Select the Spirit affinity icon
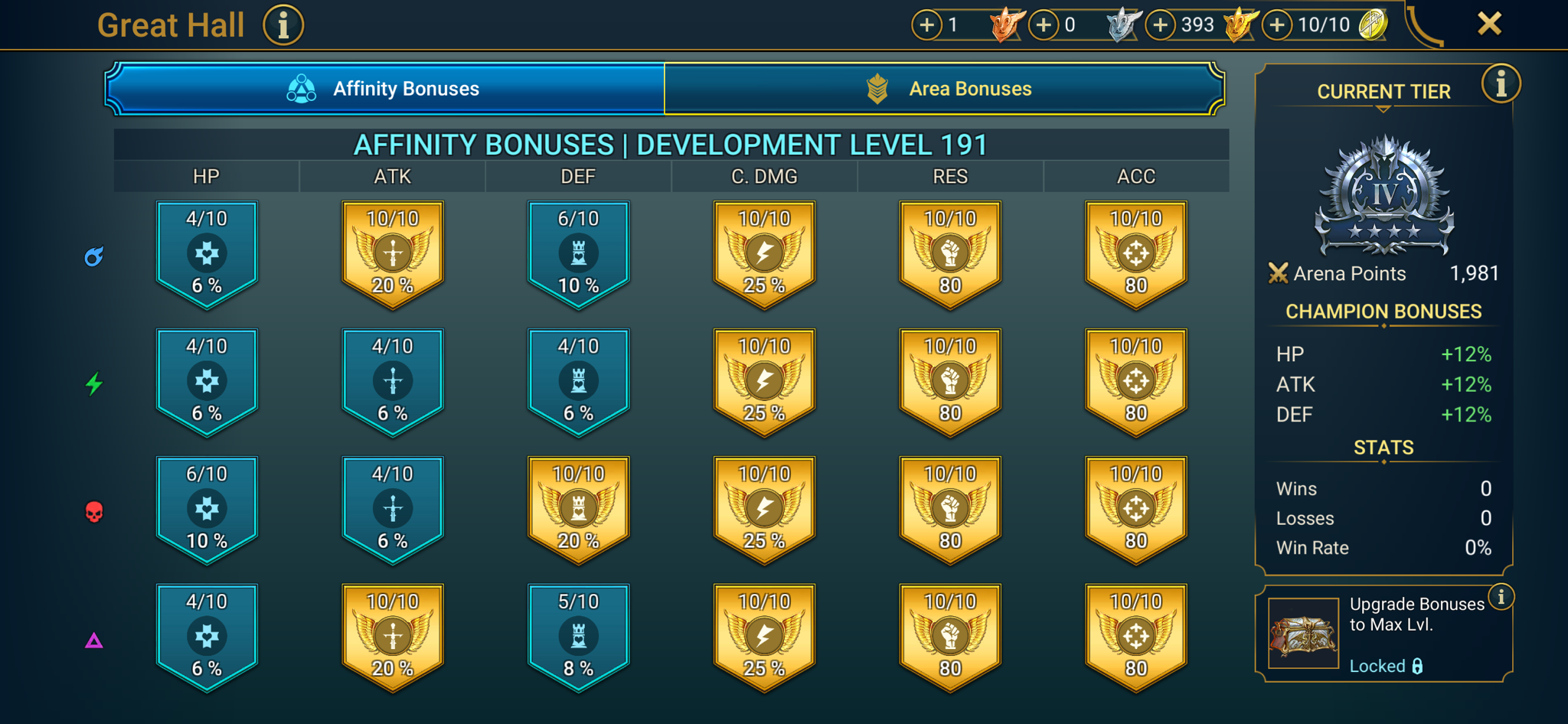 94,385
